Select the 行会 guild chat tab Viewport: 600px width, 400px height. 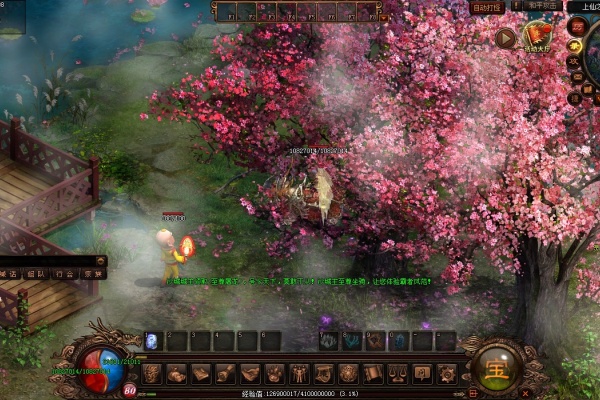64,273
